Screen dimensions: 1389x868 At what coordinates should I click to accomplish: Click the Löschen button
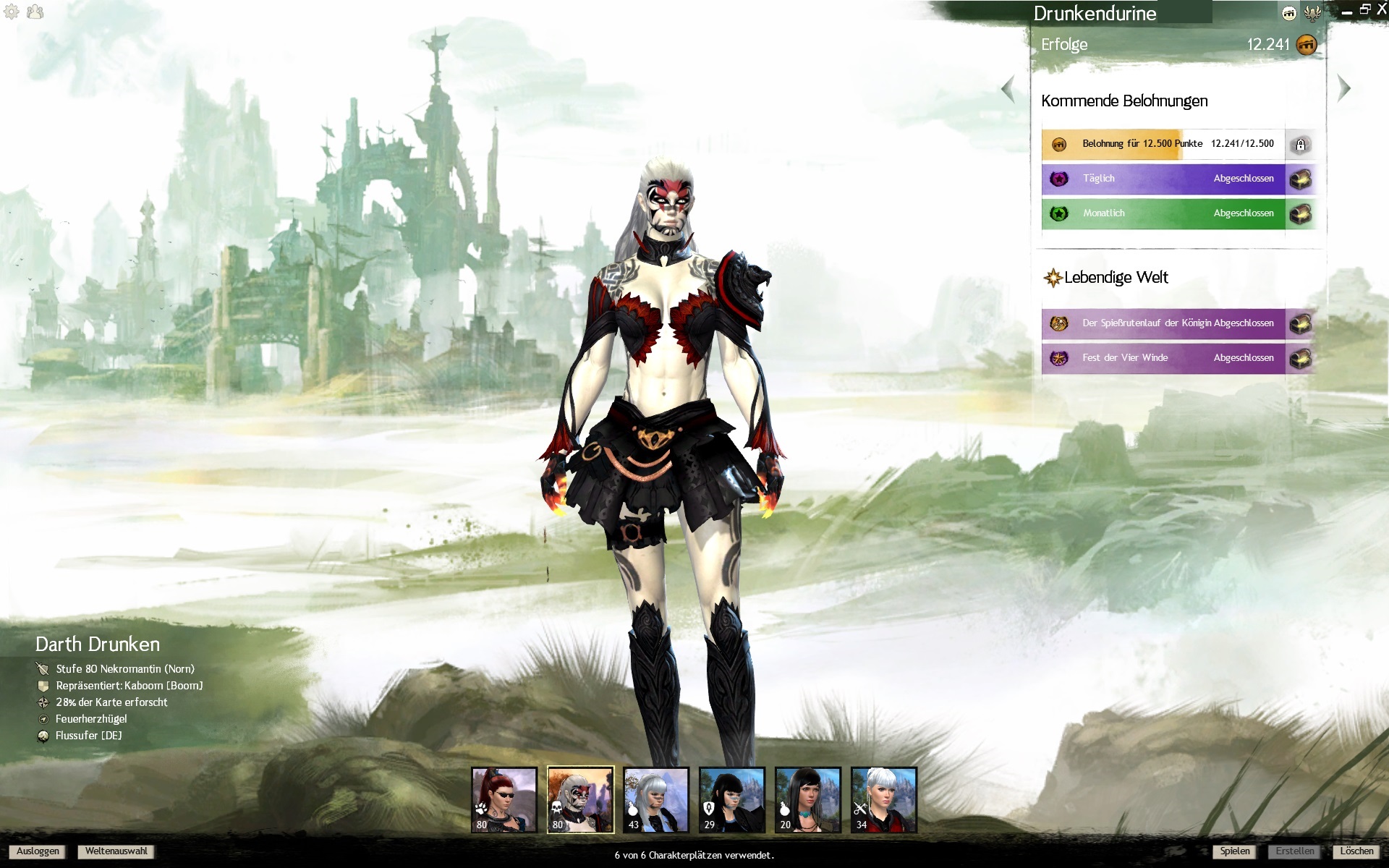click(x=1356, y=851)
